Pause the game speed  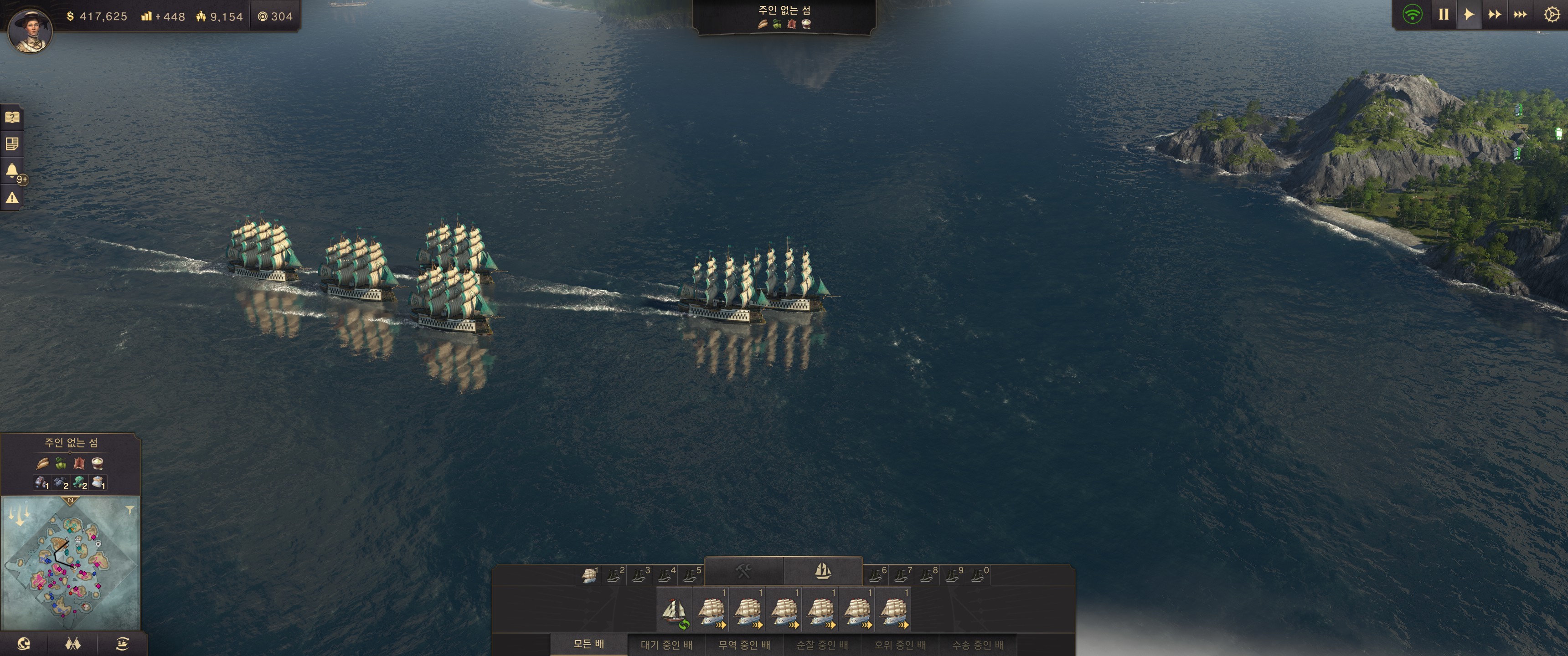pos(1443,15)
